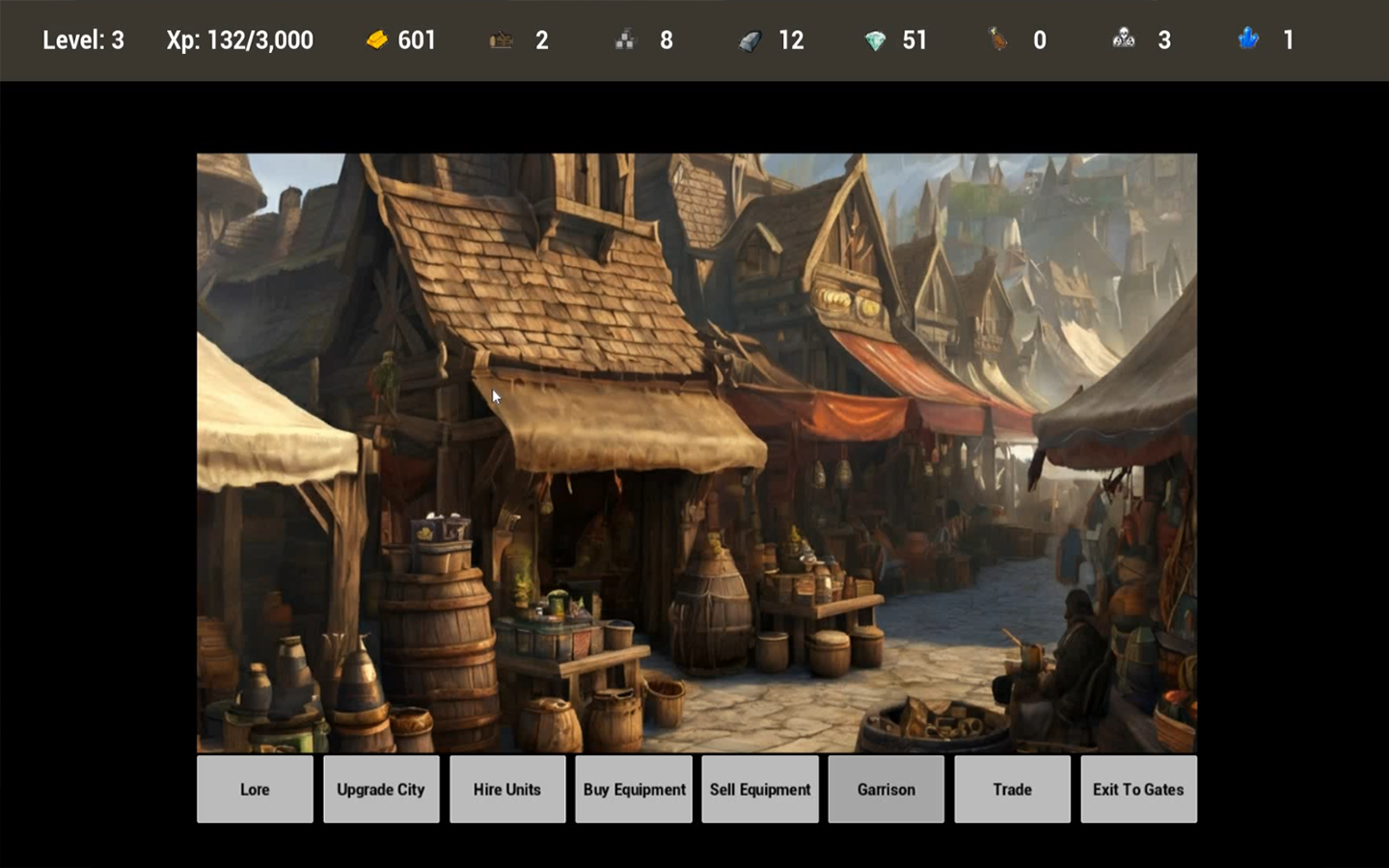Open the Sell Equipment screen
This screenshot has height=868, width=1389.
point(759,789)
